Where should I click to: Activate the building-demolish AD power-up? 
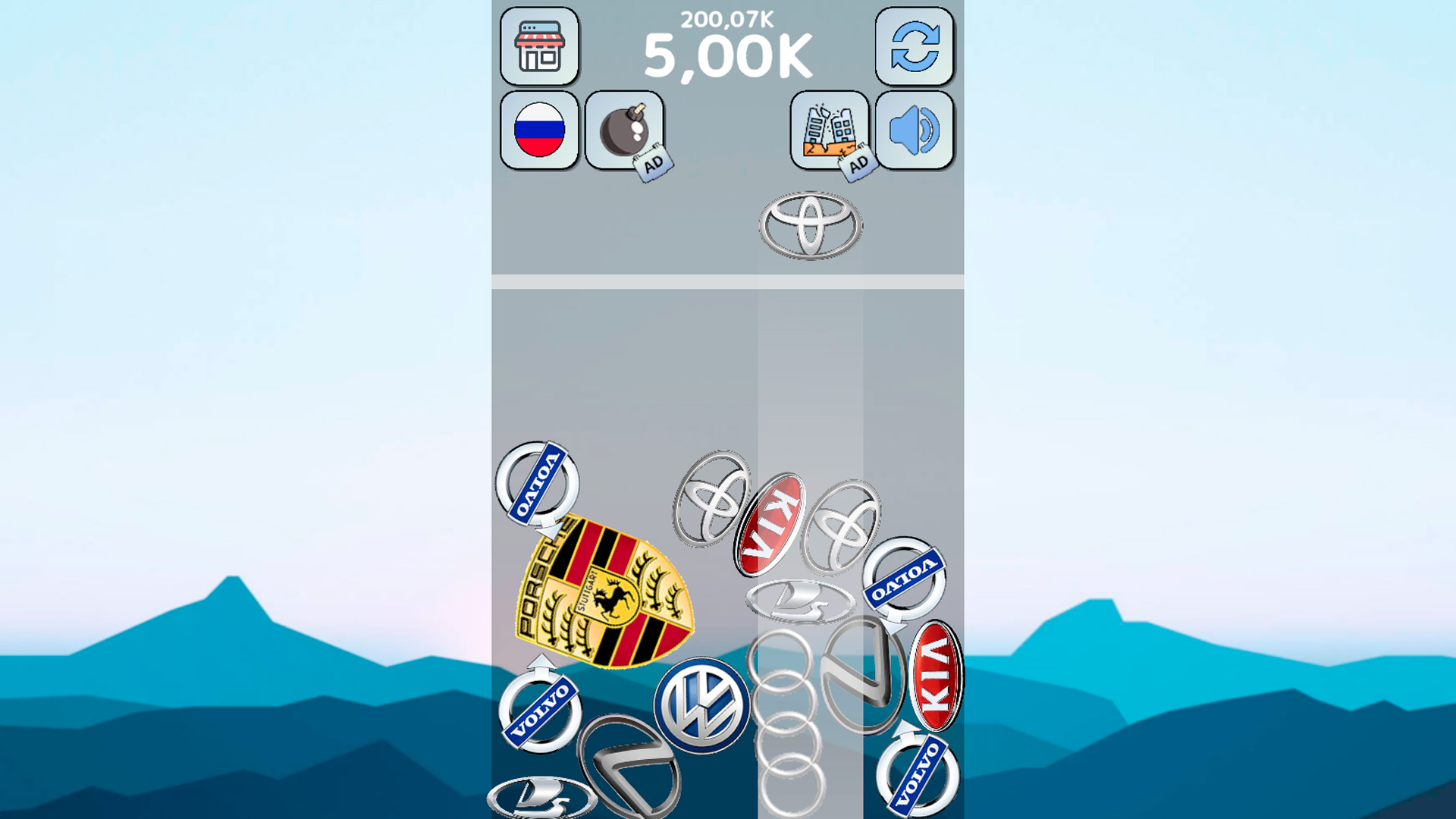(x=830, y=129)
